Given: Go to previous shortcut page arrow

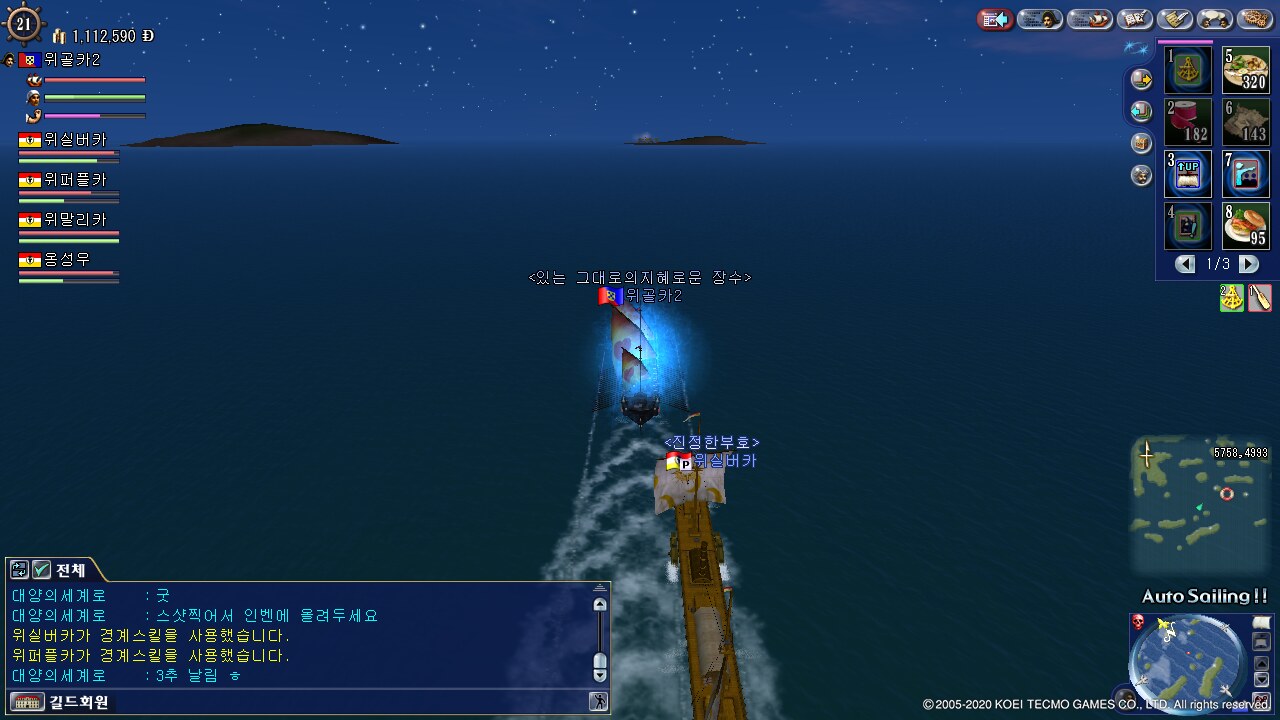Looking at the screenshot, I should tap(1185, 264).
